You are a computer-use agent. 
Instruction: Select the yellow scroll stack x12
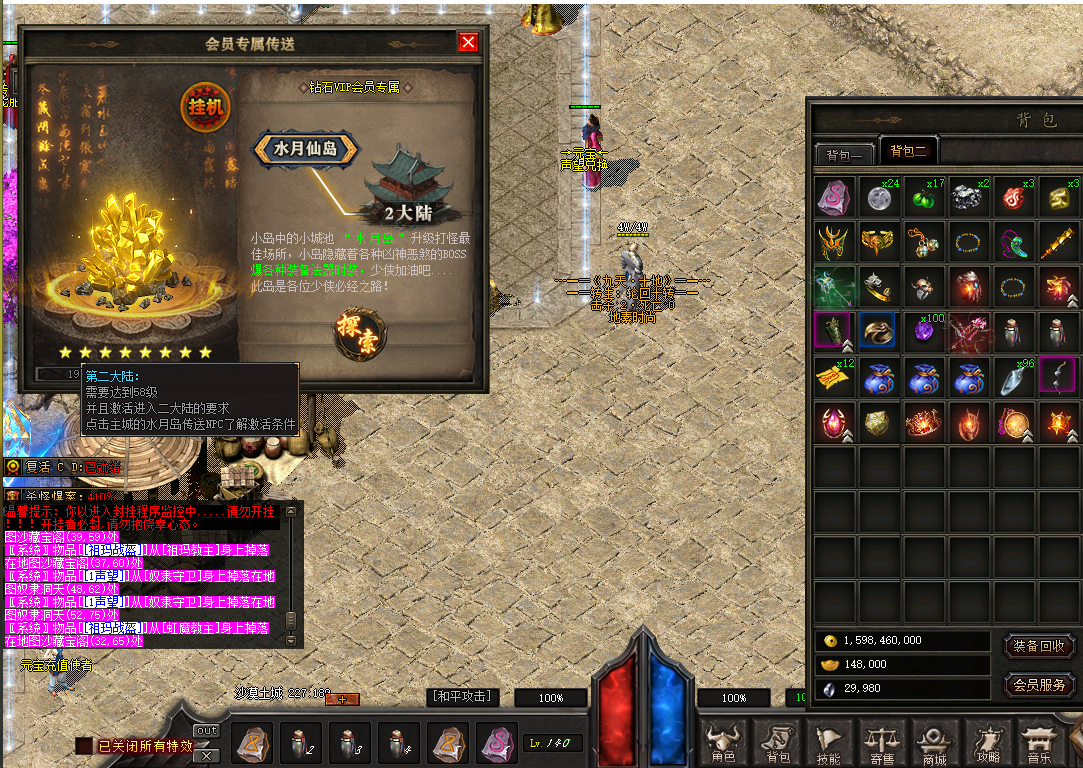[835, 376]
